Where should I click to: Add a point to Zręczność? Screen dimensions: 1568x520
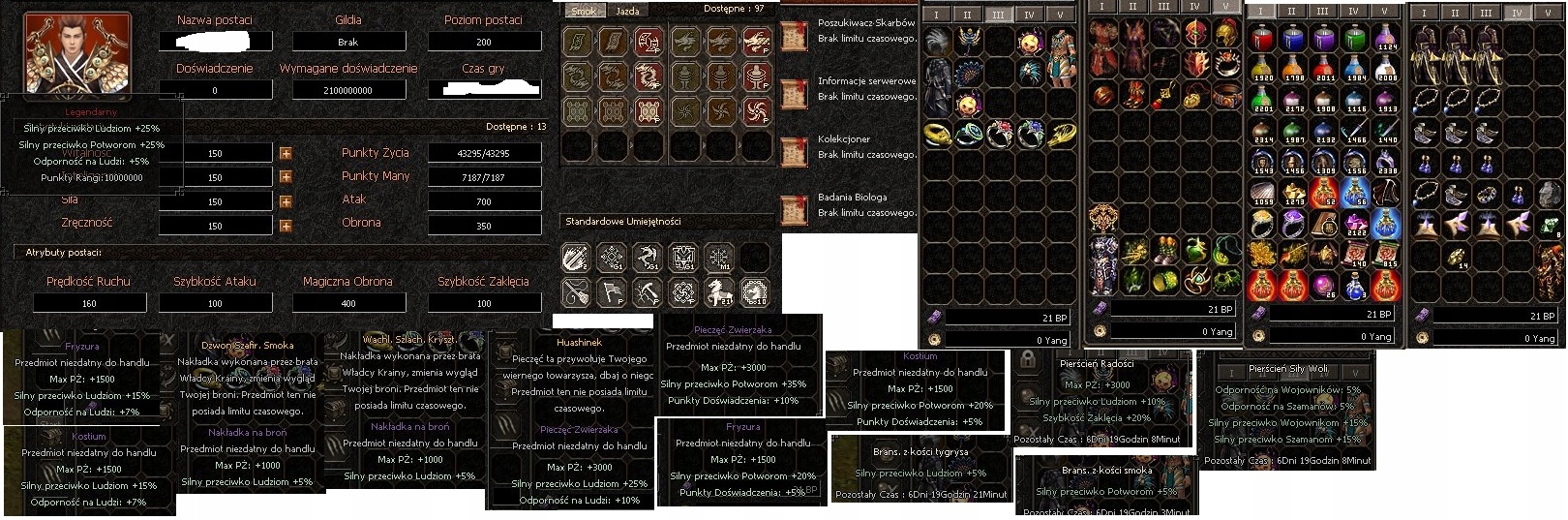tap(286, 226)
